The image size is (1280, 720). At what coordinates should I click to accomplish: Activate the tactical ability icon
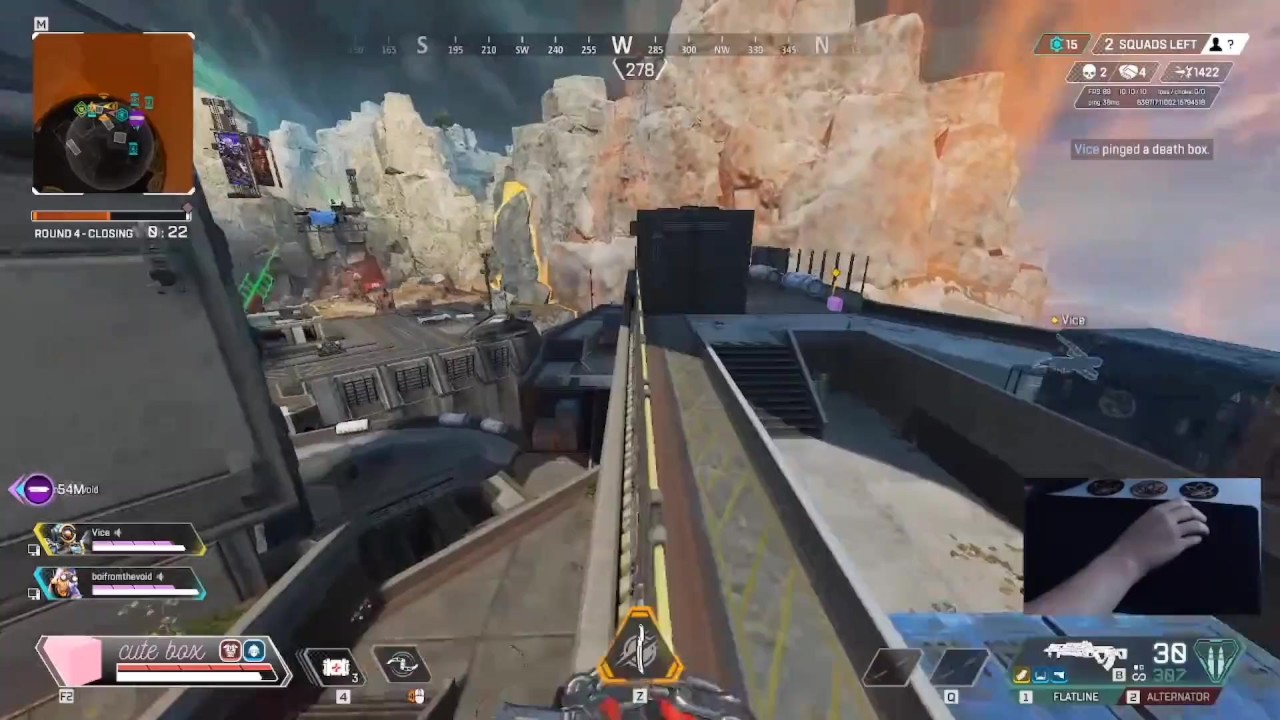pyautogui.click(x=401, y=666)
